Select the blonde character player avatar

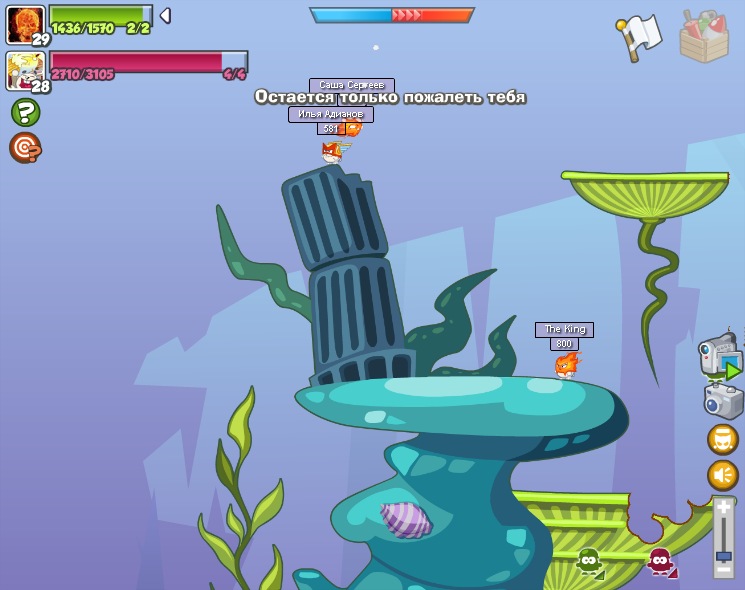[24, 70]
